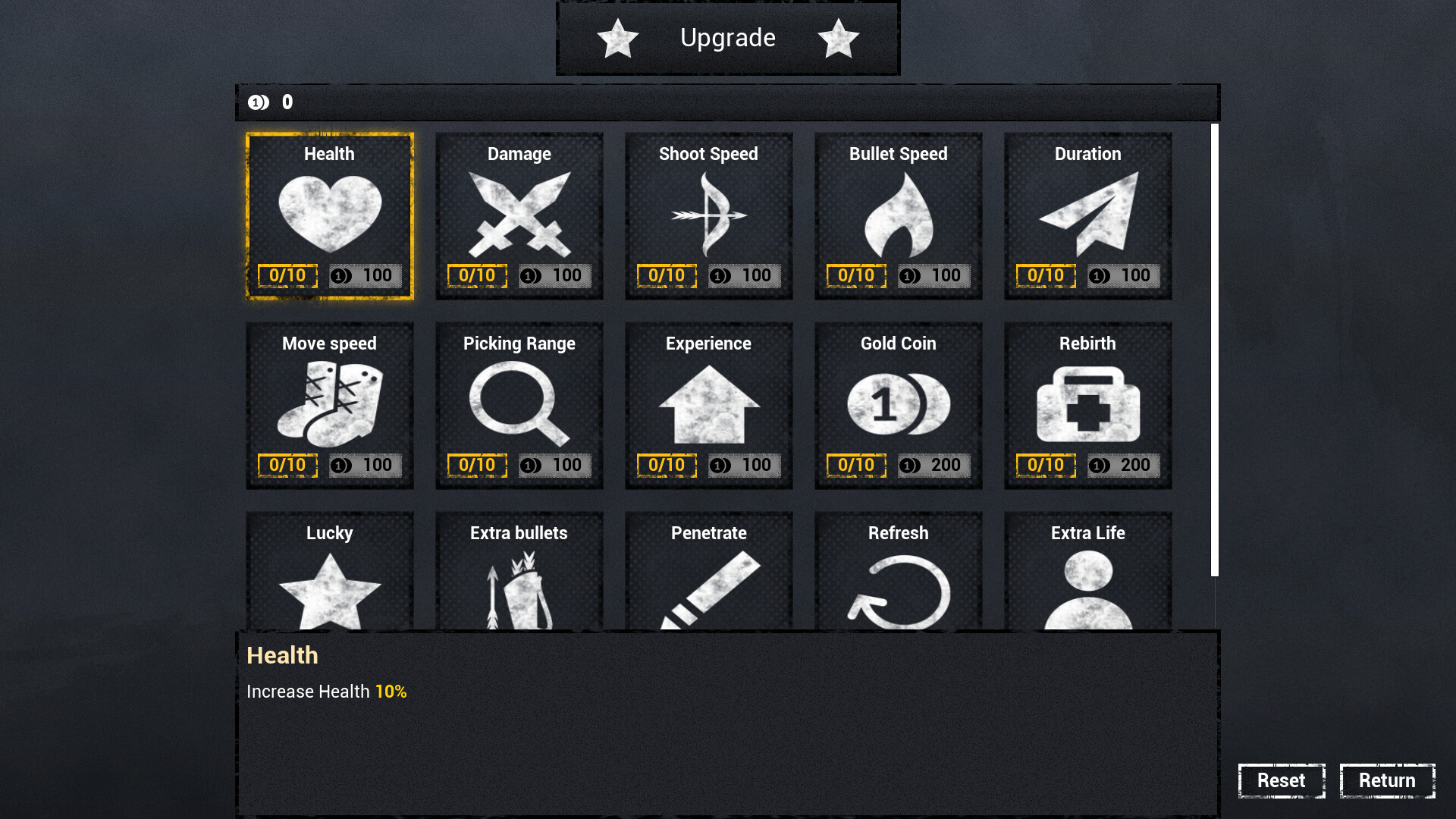Click the Penetrate upgrade icon
Image resolution: width=1456 pixels, height=819 pixels.
708,591
